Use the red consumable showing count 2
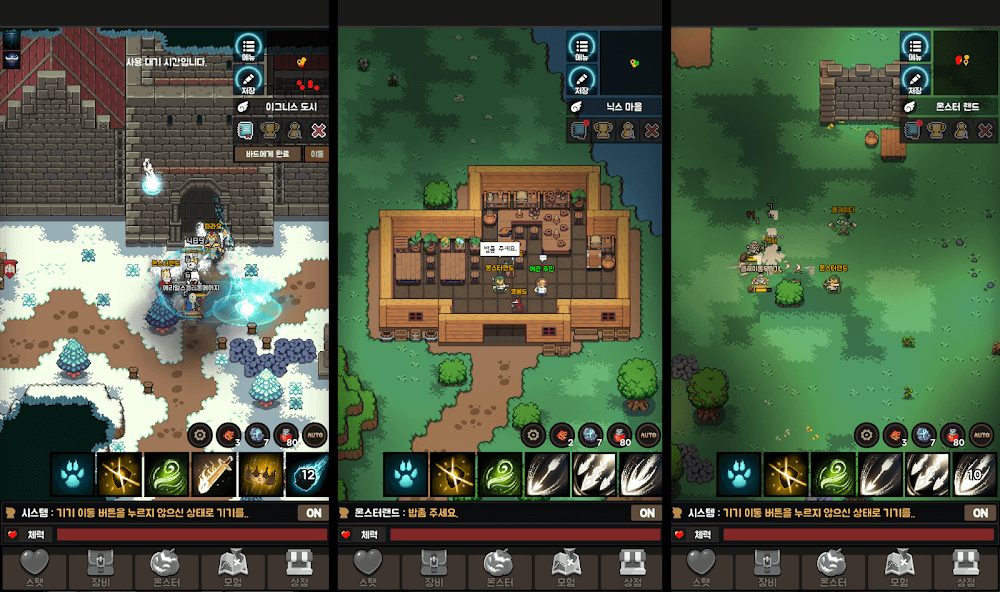Viewport: 1000px width, 592px height. tap(561, 435)
